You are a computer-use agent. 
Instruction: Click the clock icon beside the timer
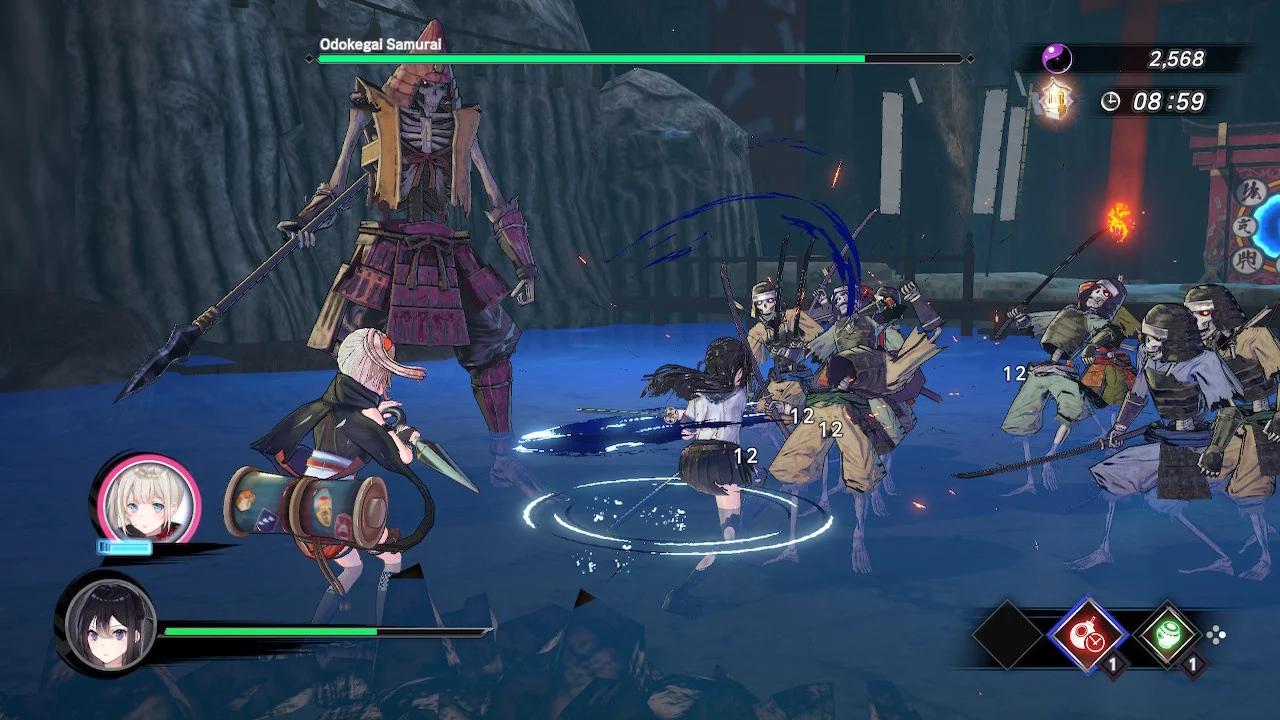1112,100
